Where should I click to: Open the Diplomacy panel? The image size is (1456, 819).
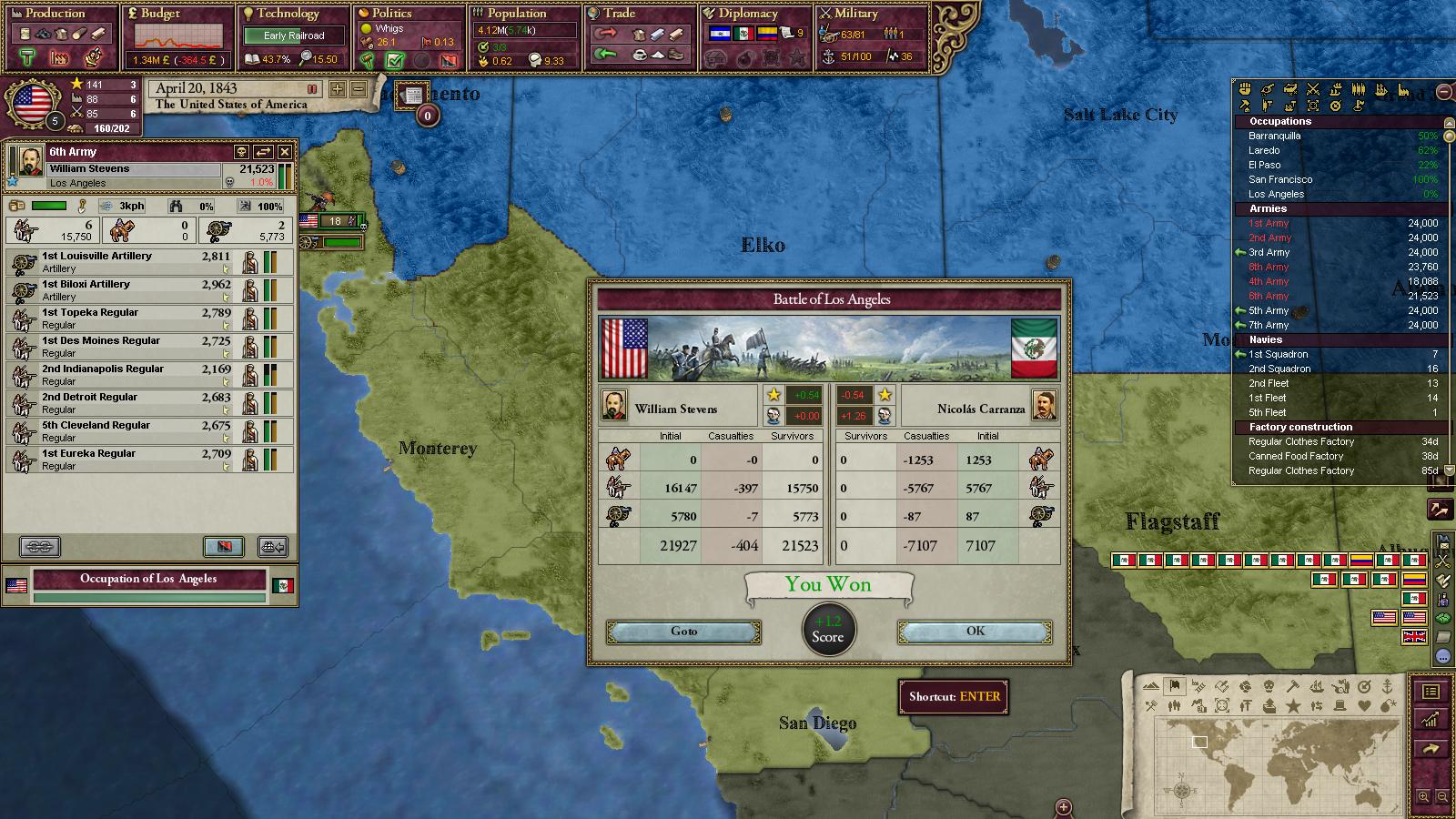(748, 14)
